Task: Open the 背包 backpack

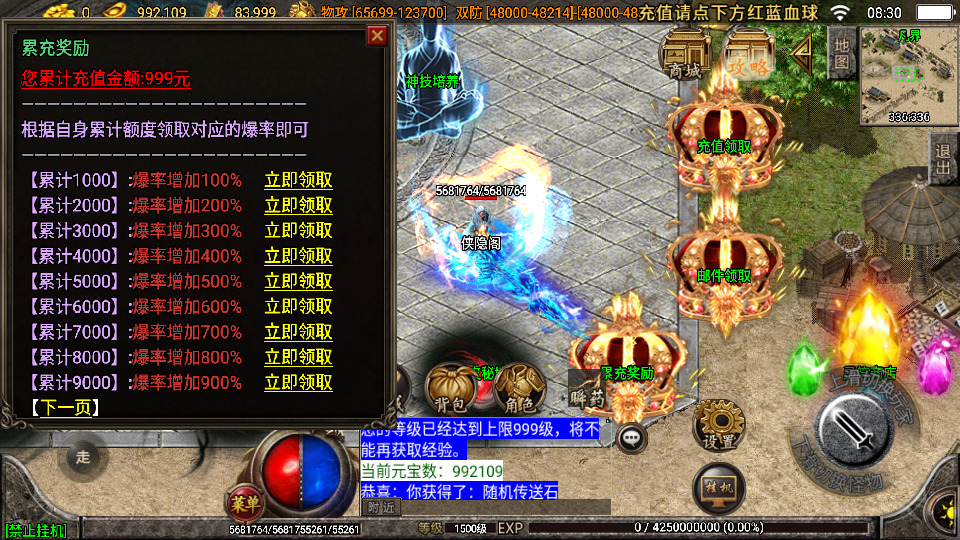Action: tap(447, 389)
